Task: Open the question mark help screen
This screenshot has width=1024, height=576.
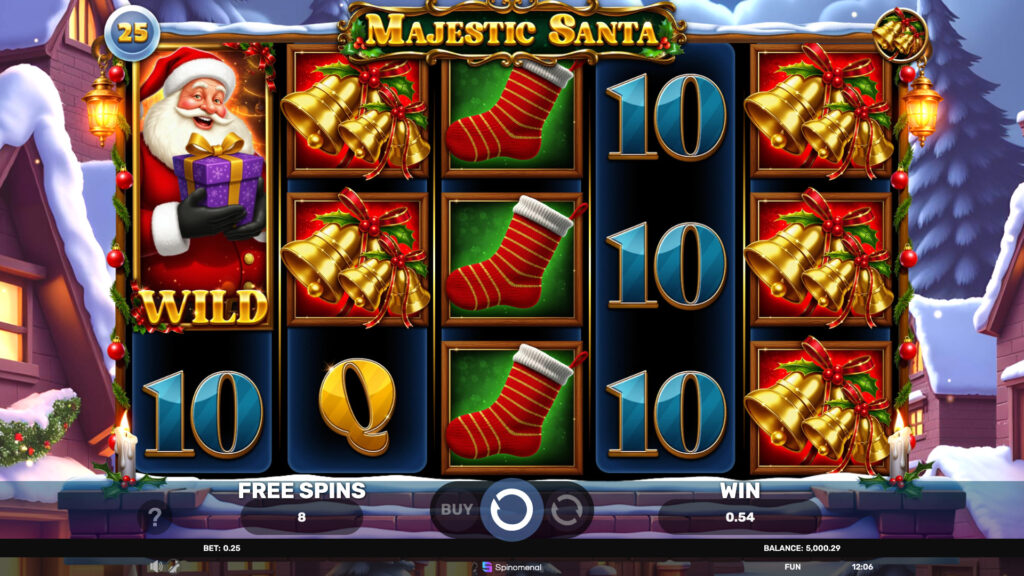Action: tap(155, 517)
